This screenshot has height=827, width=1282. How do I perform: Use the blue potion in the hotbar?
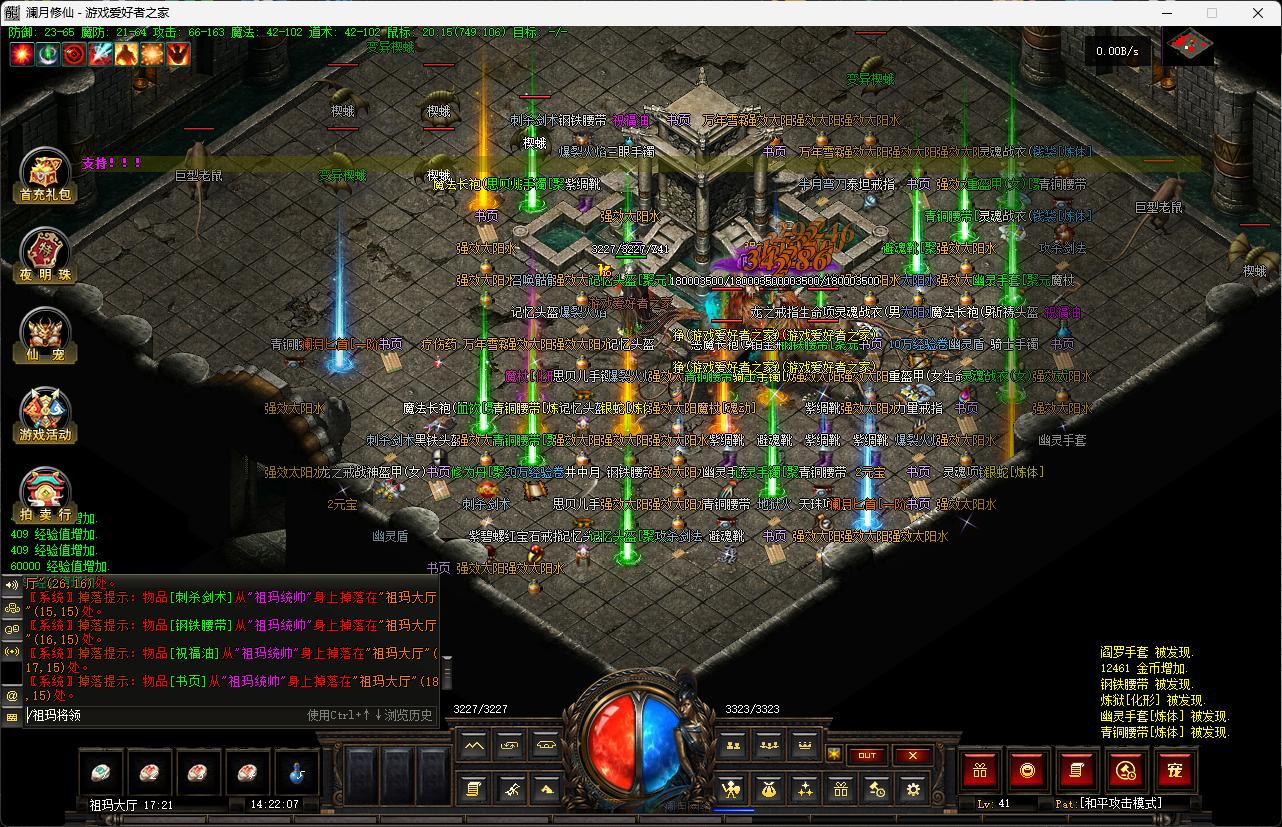297,772
